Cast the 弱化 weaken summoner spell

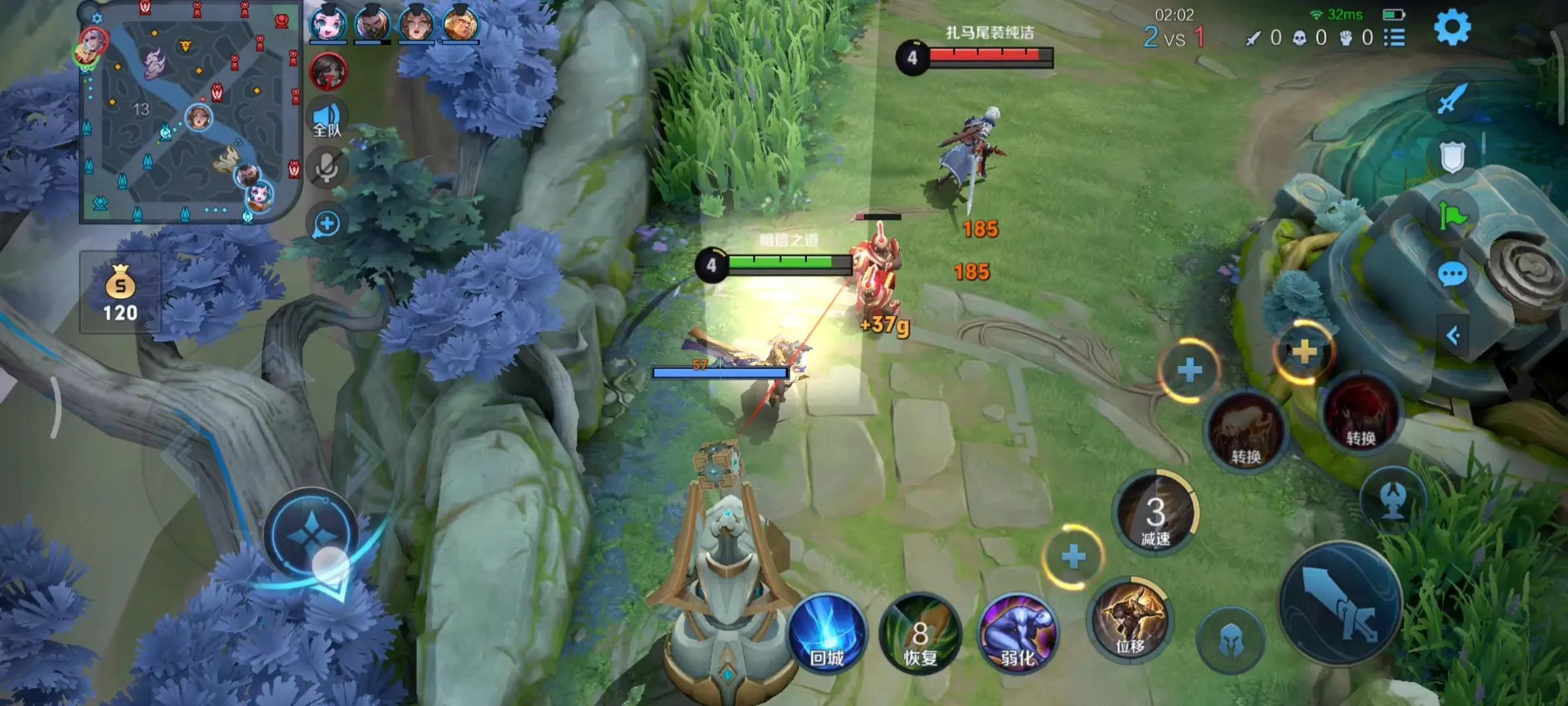pyautogui.click(x=1018, y=634)
